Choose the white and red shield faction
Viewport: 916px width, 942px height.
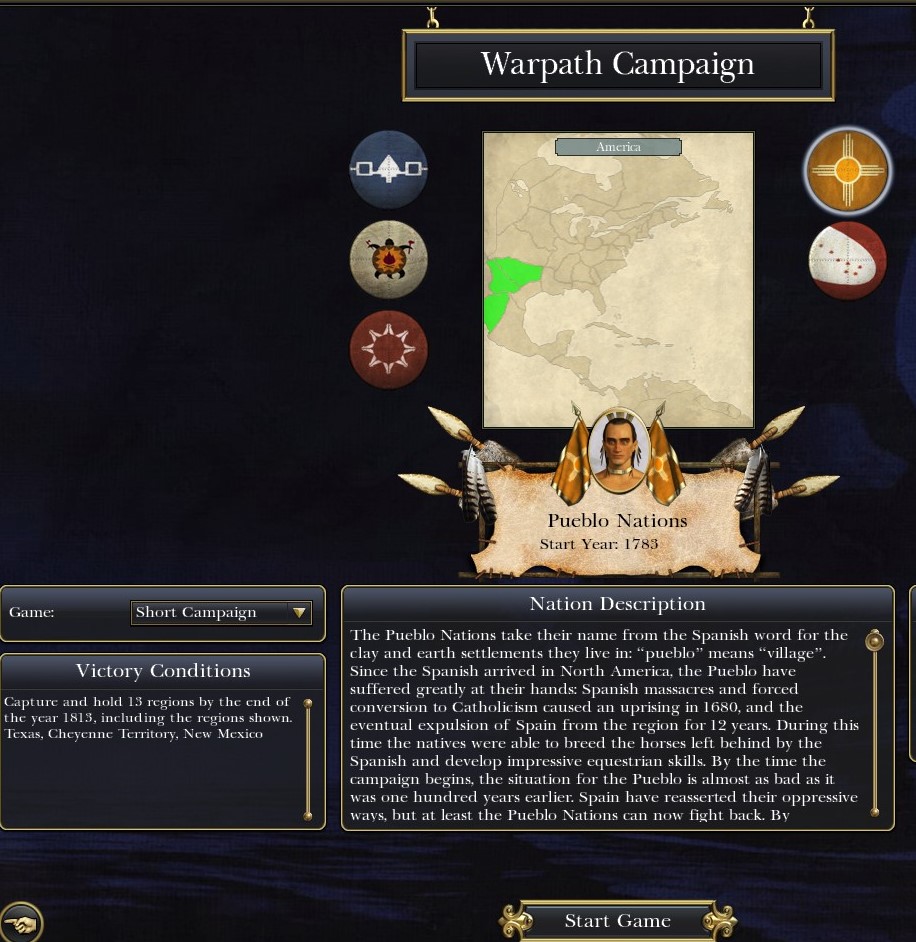[x=847, y=261]
